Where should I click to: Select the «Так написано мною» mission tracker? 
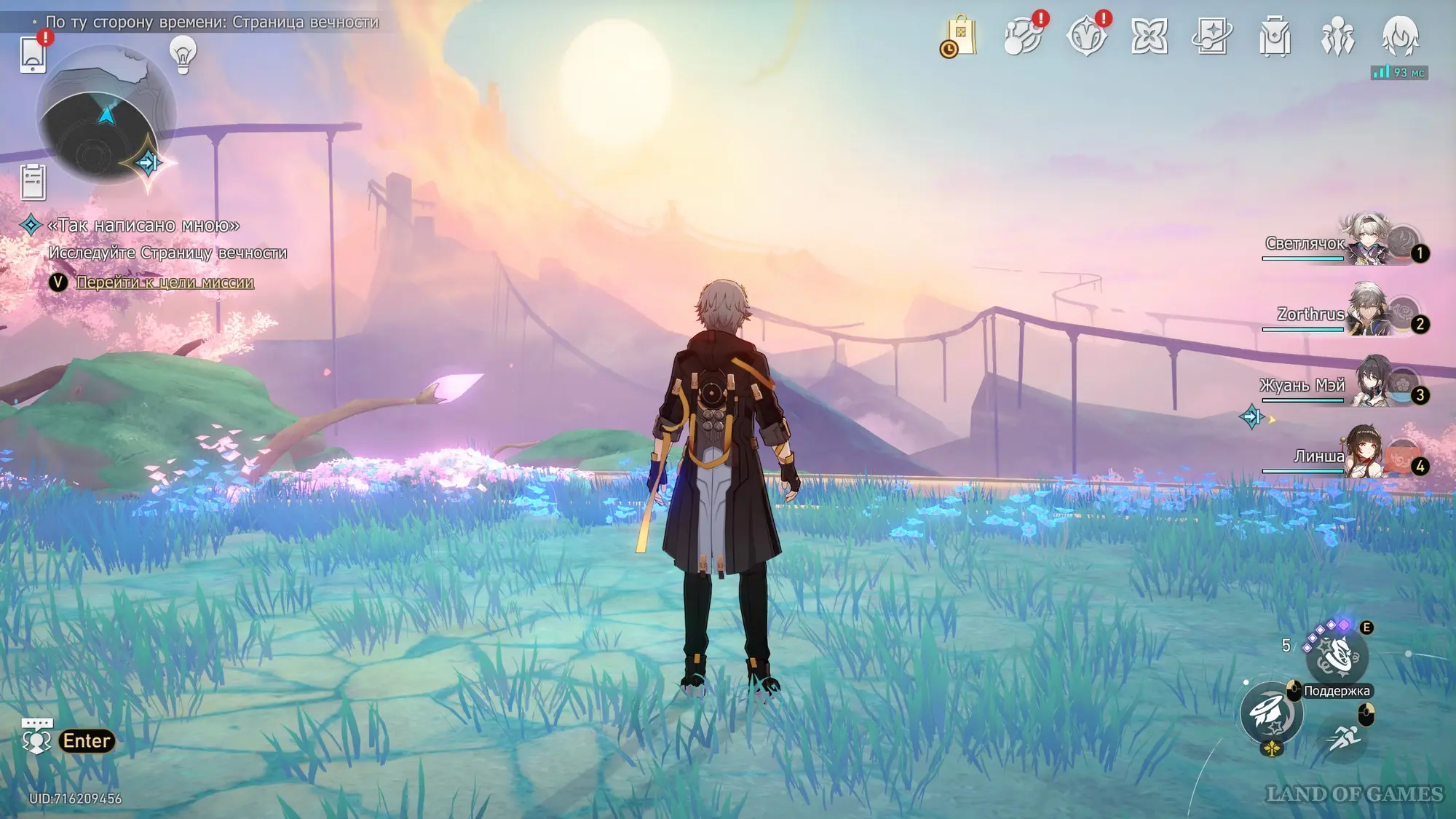click(x=143, y=226)
